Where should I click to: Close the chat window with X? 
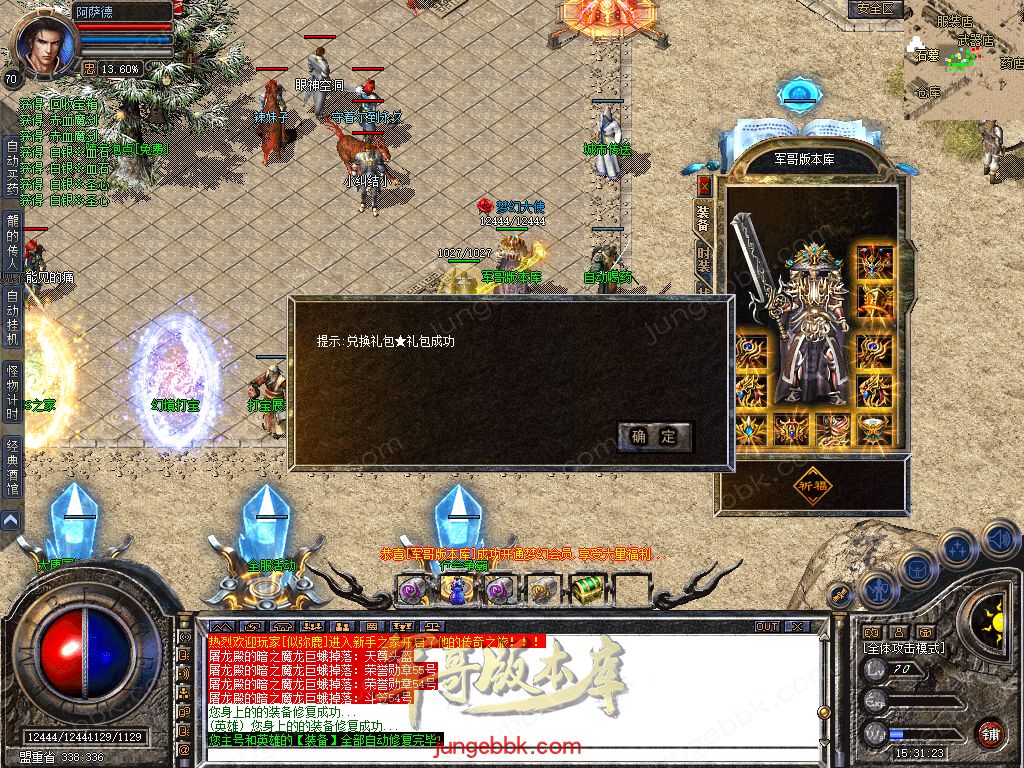tap(796, 626)
